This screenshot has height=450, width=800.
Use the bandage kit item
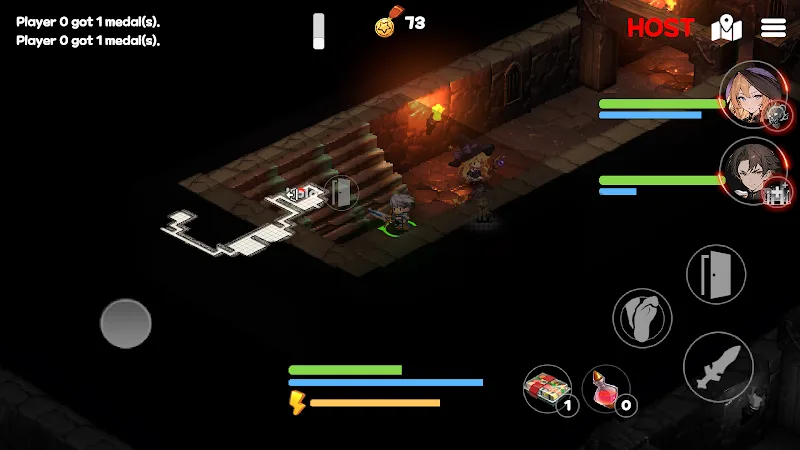[546, 387]
